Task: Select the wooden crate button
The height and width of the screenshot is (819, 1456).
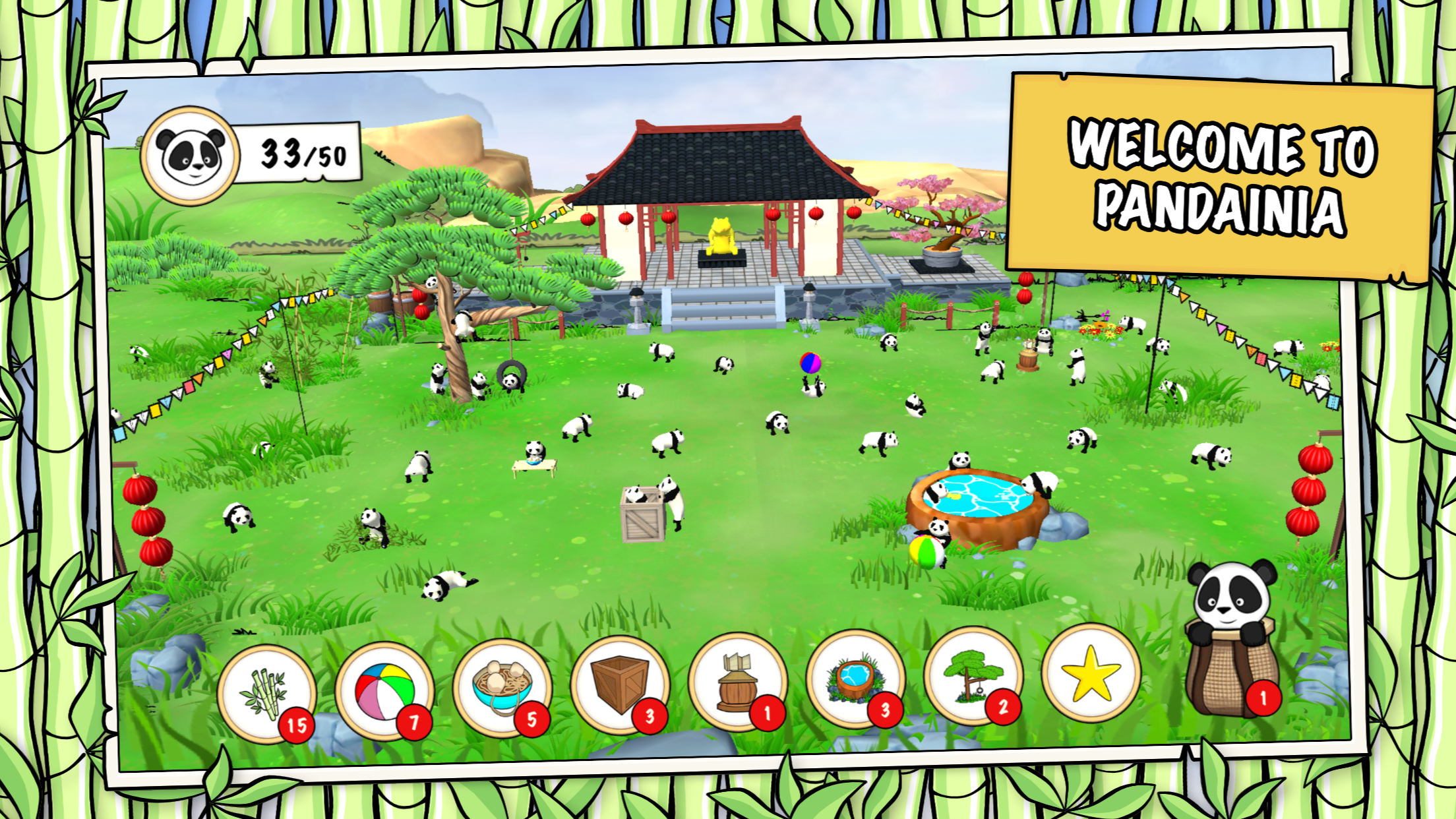Action: click(x=620, y=684)
